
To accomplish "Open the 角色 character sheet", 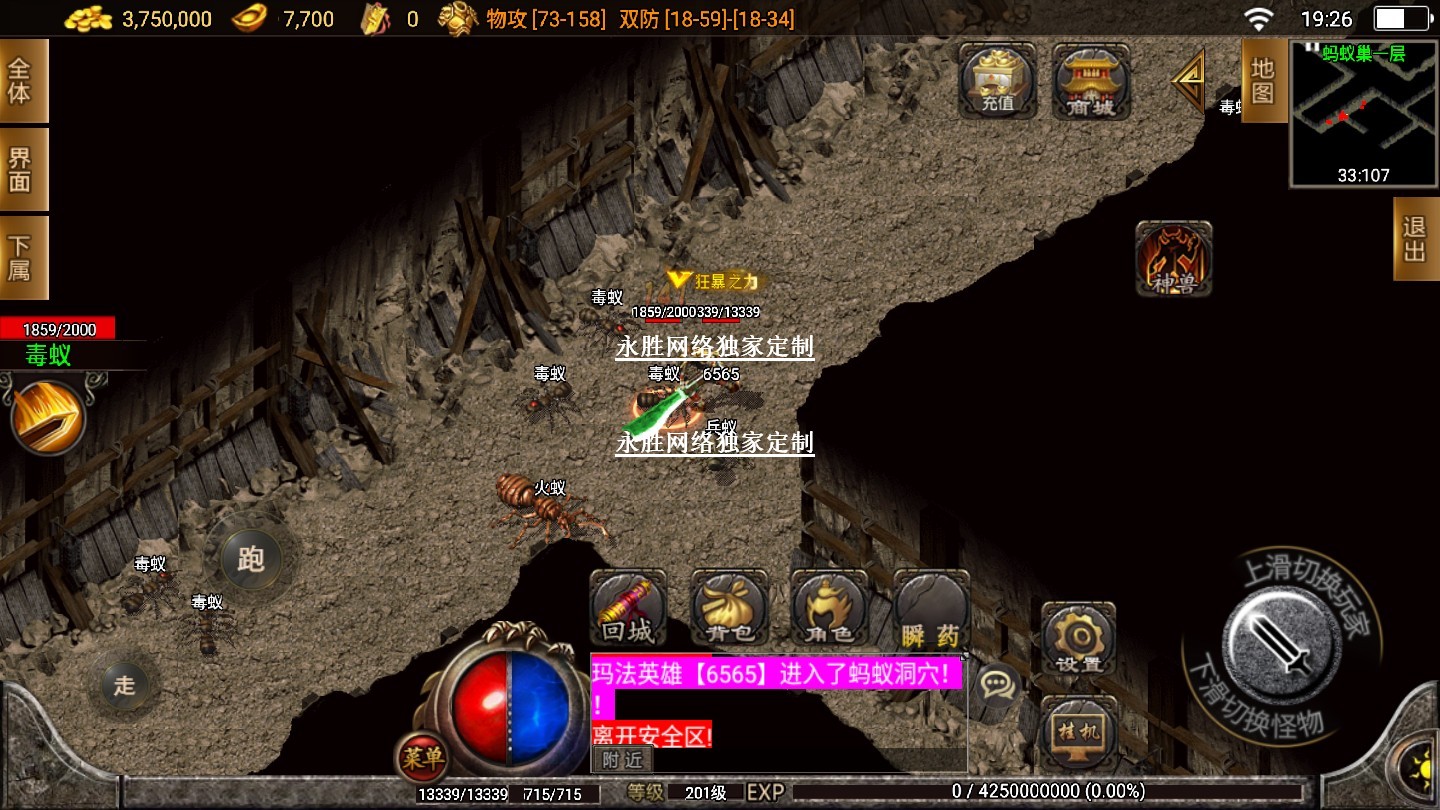I will coord(829,609).
